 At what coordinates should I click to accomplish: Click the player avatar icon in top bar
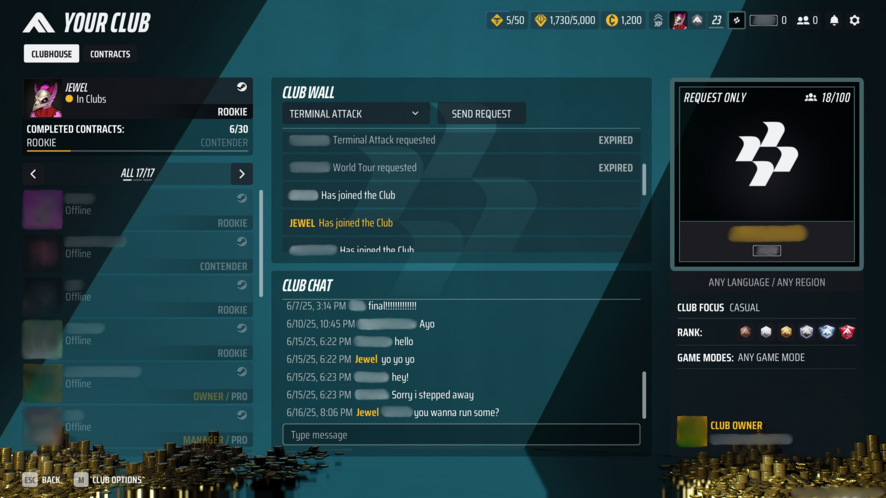pos(679,20)
